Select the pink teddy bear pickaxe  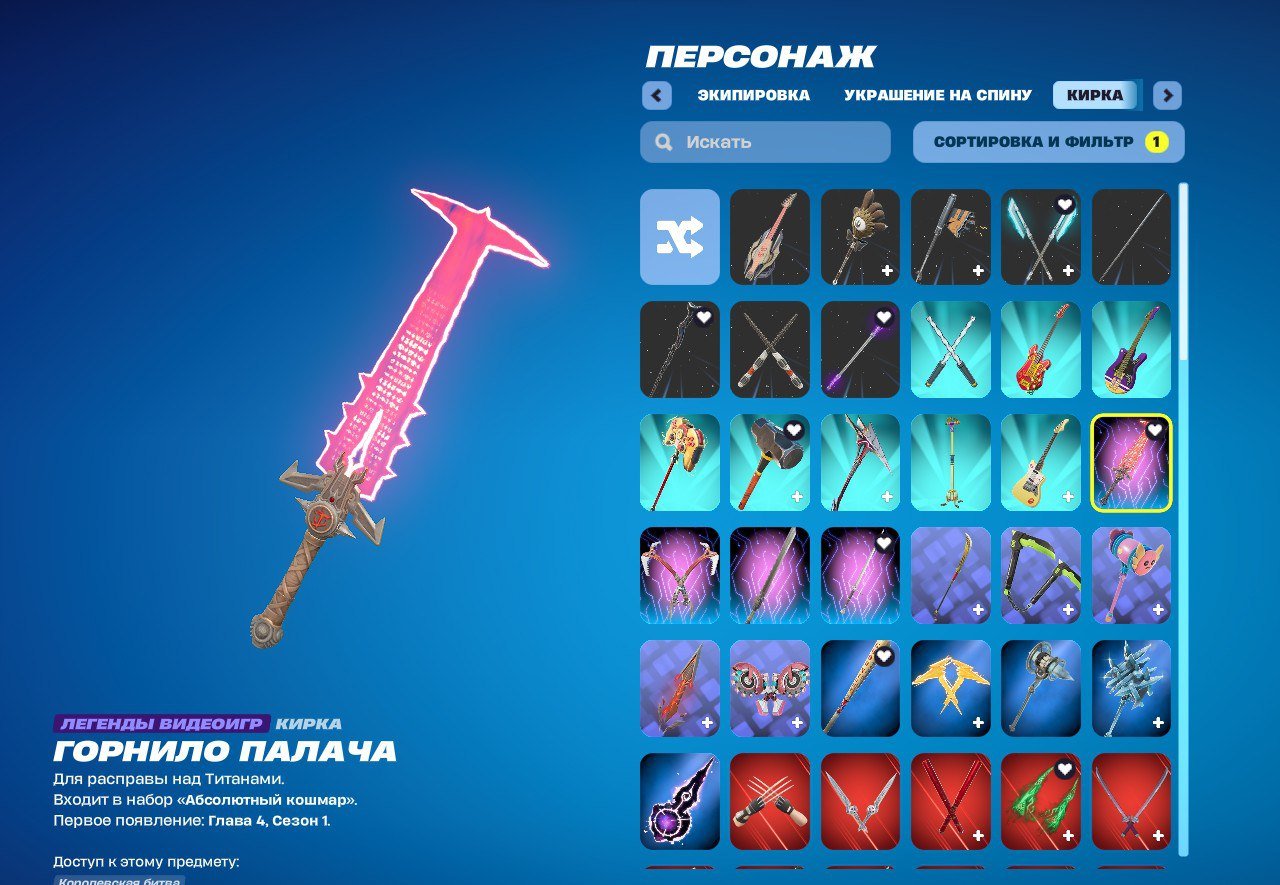pos(1131,575)
